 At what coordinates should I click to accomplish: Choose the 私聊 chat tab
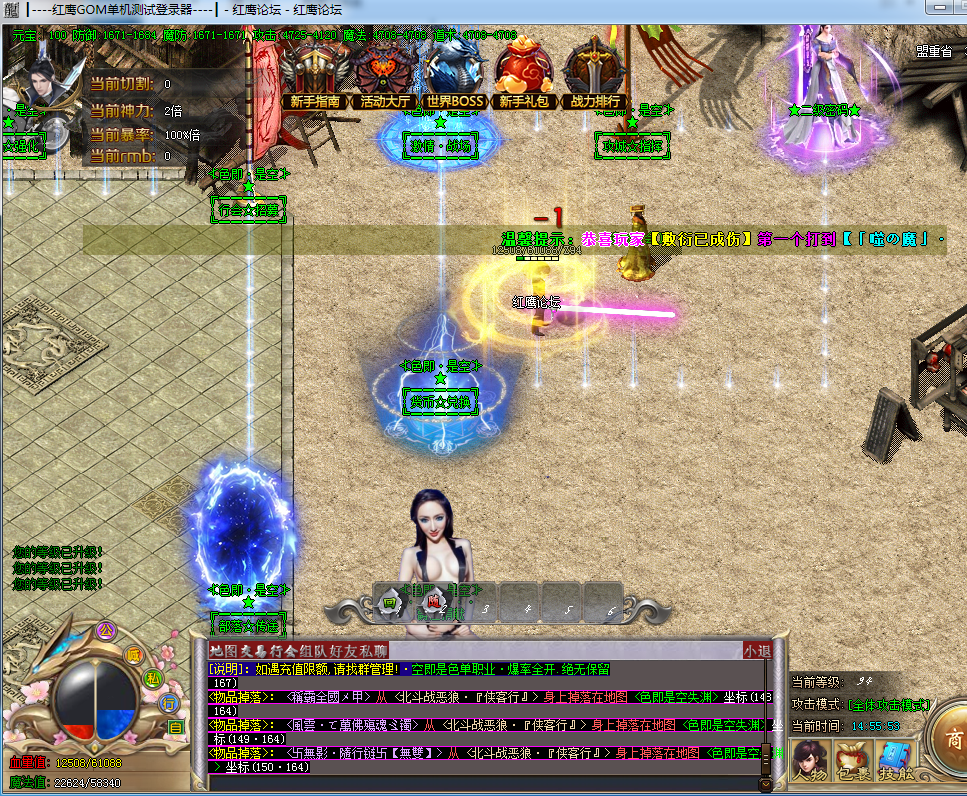(375, 651)
